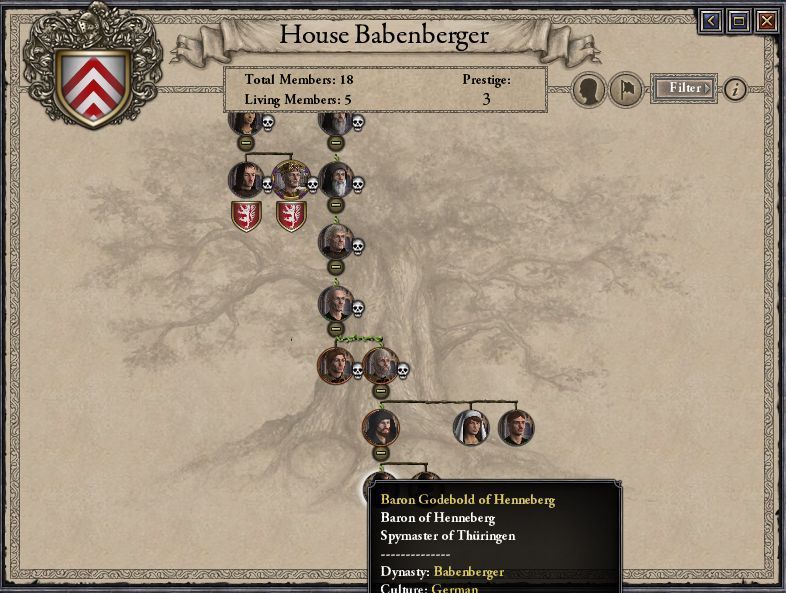Toggle window size with the rectangle button

point(738,20)
